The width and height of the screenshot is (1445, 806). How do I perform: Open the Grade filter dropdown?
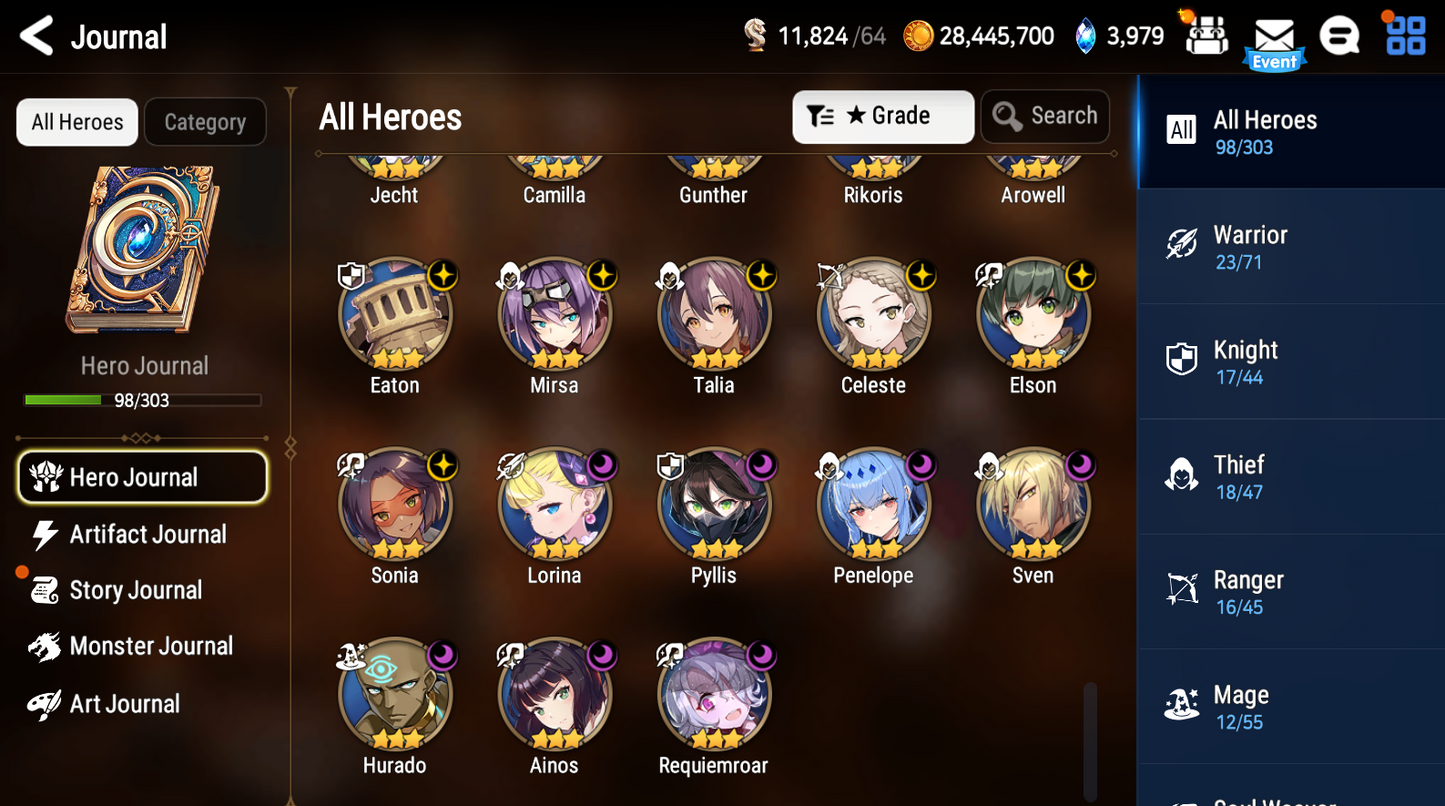pos(883,116)
